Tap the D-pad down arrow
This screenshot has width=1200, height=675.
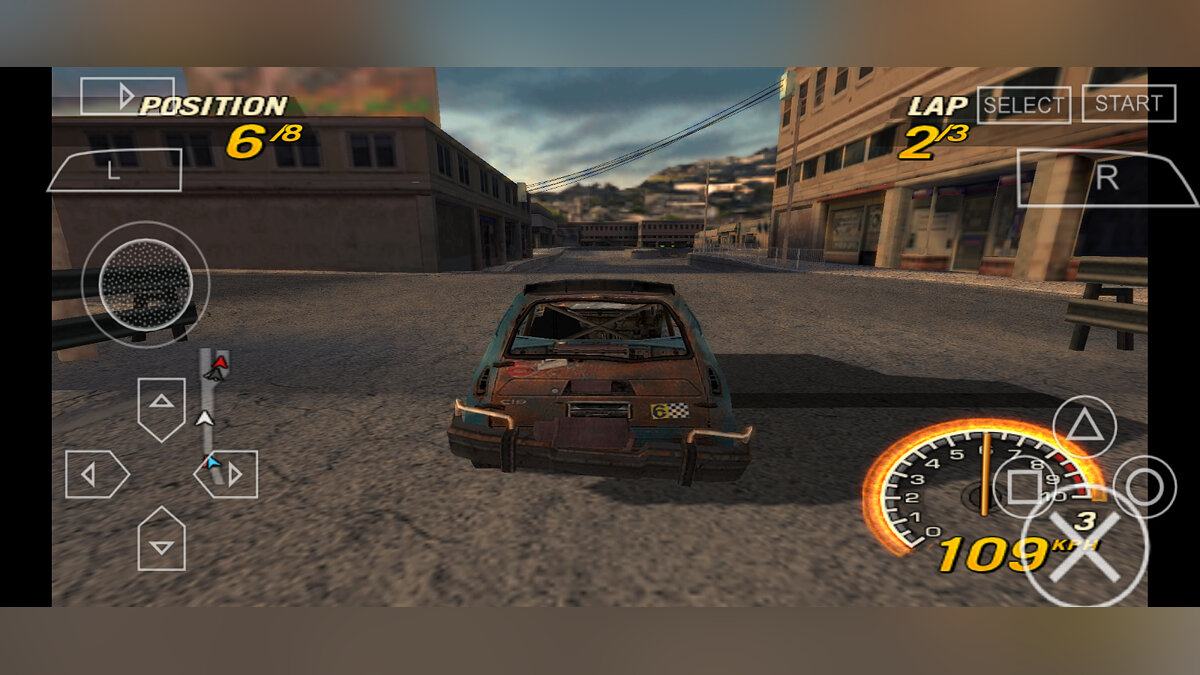click(x=161, y=540)
